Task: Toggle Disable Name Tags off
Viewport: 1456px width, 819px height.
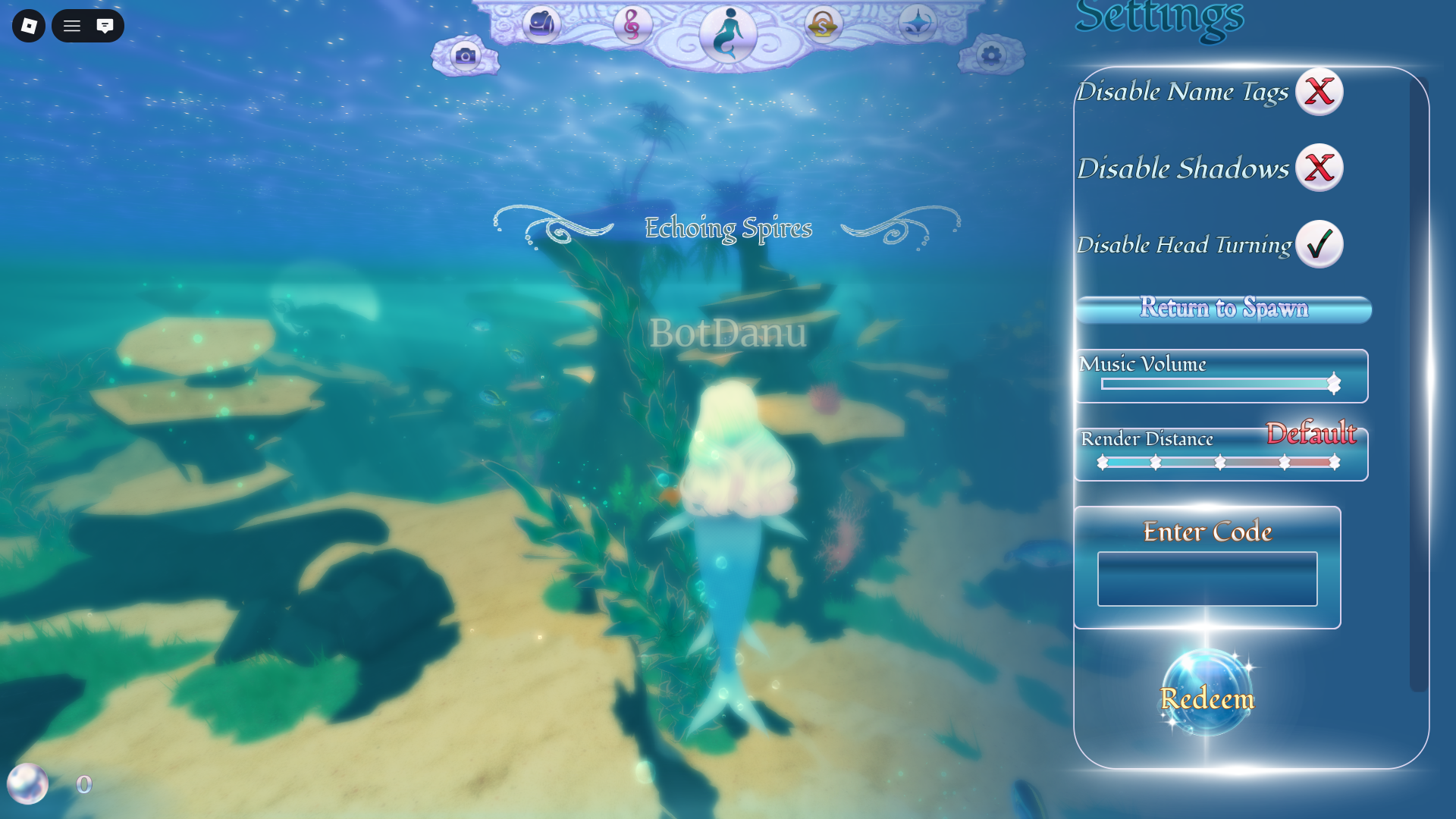Action: coord(1318,91)
